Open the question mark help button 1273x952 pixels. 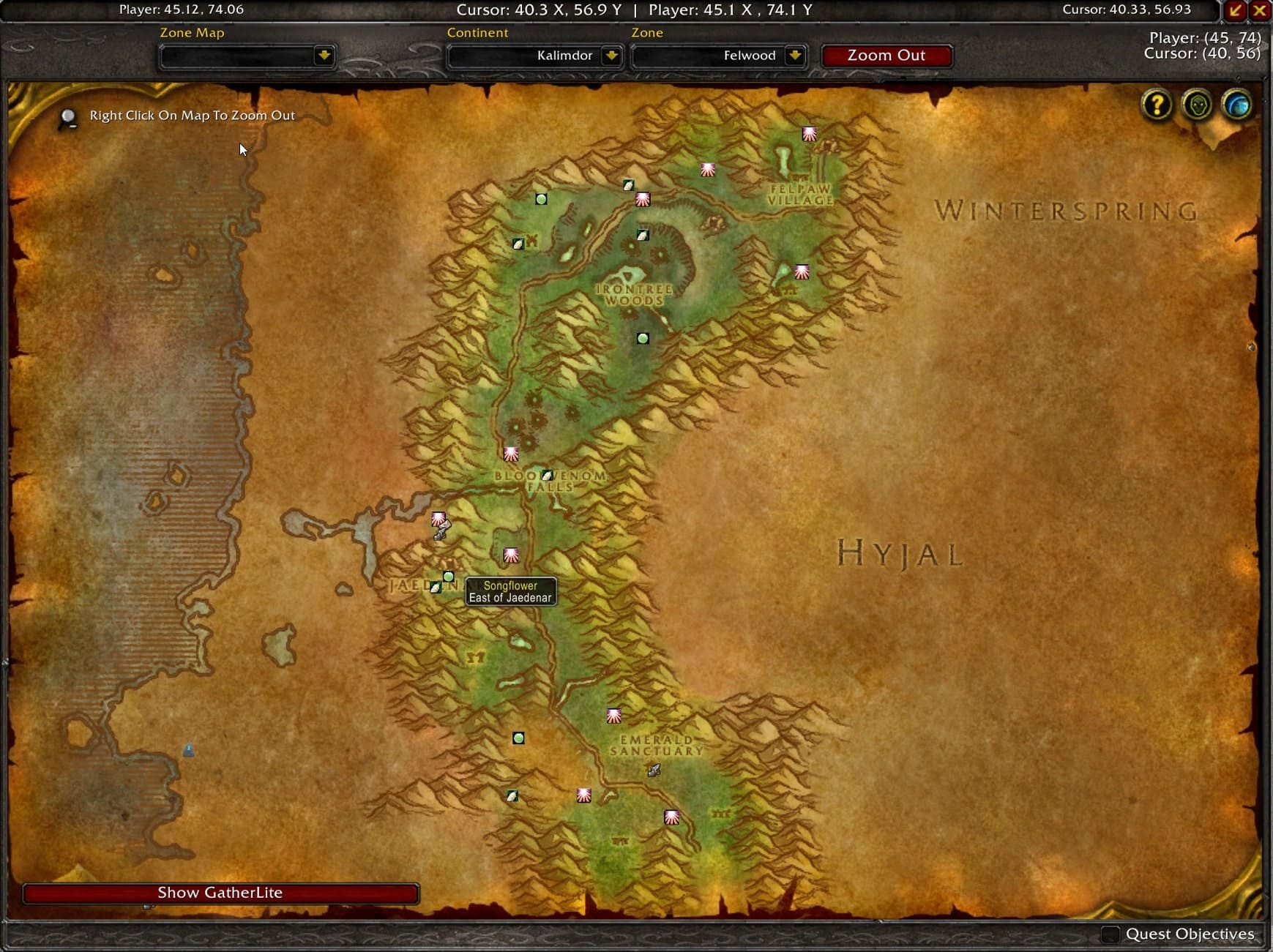point(1157,105)
